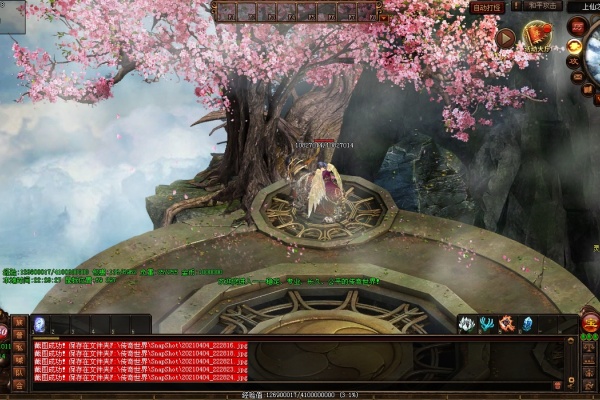Open the 活动大厅 activity hall icon
The image size is (600, 400).
click(x=538, y=38)
